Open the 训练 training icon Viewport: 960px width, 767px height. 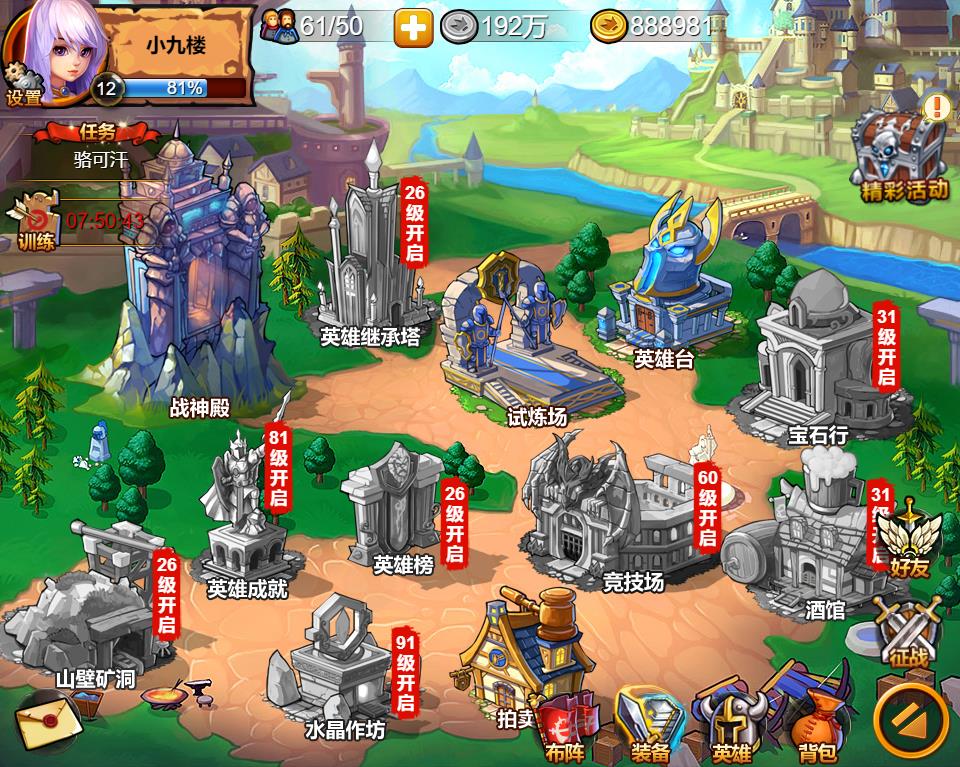click(35, 225)
